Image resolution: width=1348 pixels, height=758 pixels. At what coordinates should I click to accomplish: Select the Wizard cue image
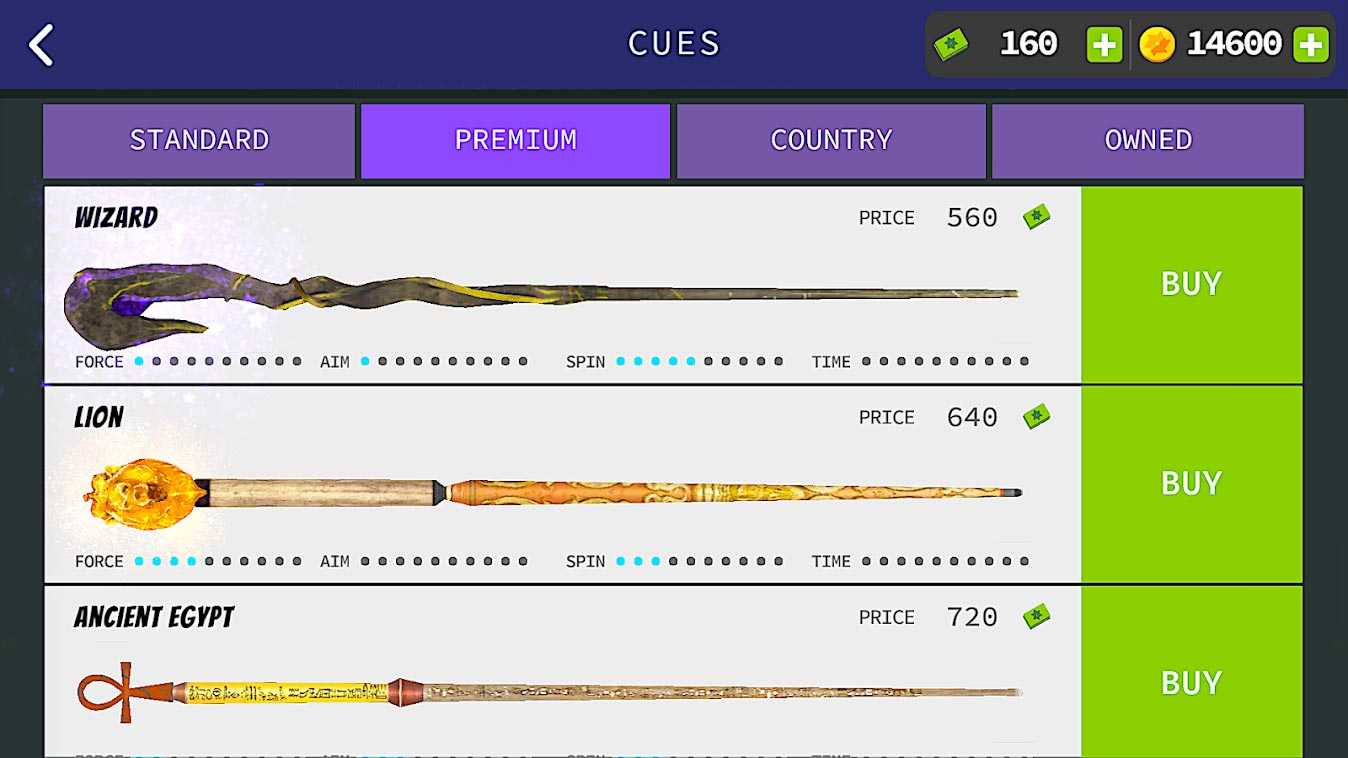click(540, 295)
